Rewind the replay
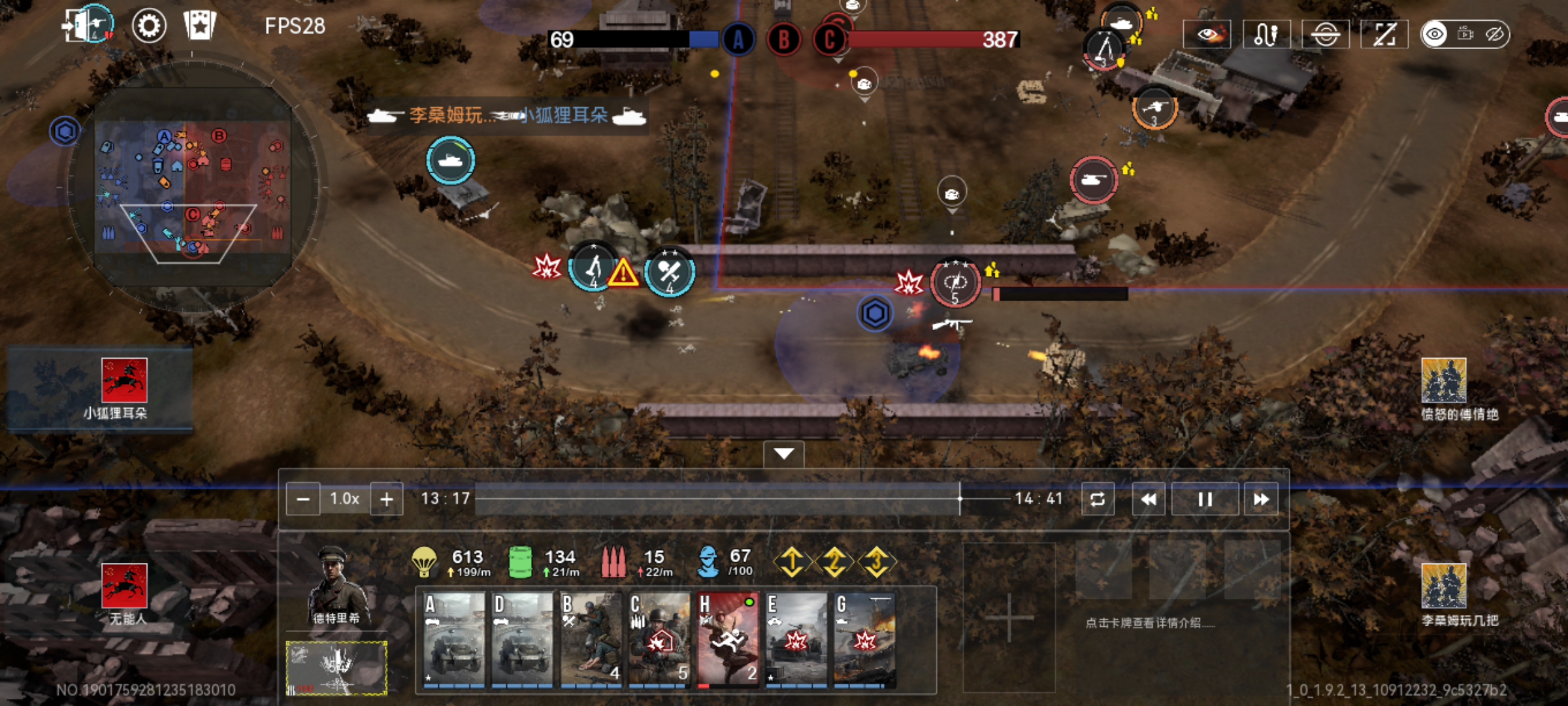The image size is (1568, 706). tap(1148, 499)
